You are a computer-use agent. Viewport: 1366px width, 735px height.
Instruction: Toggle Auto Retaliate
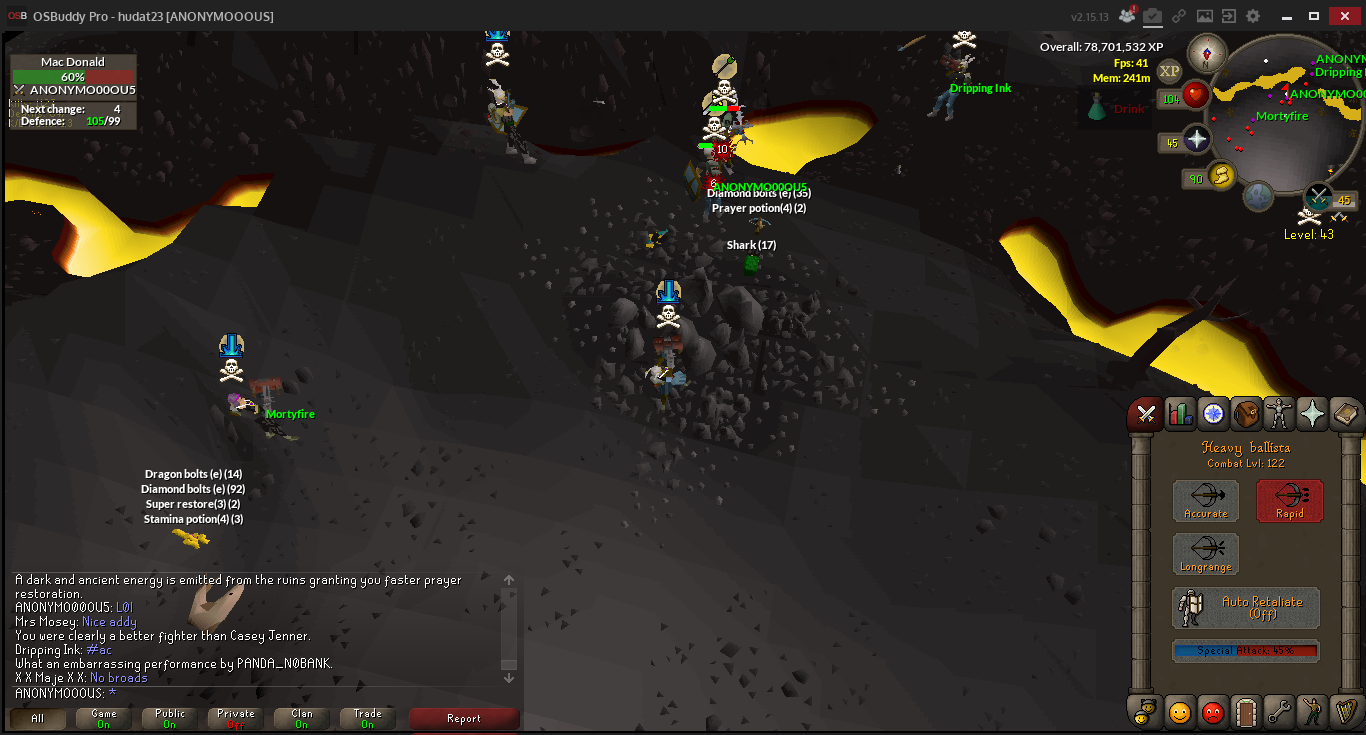[x=1246, y=607]
